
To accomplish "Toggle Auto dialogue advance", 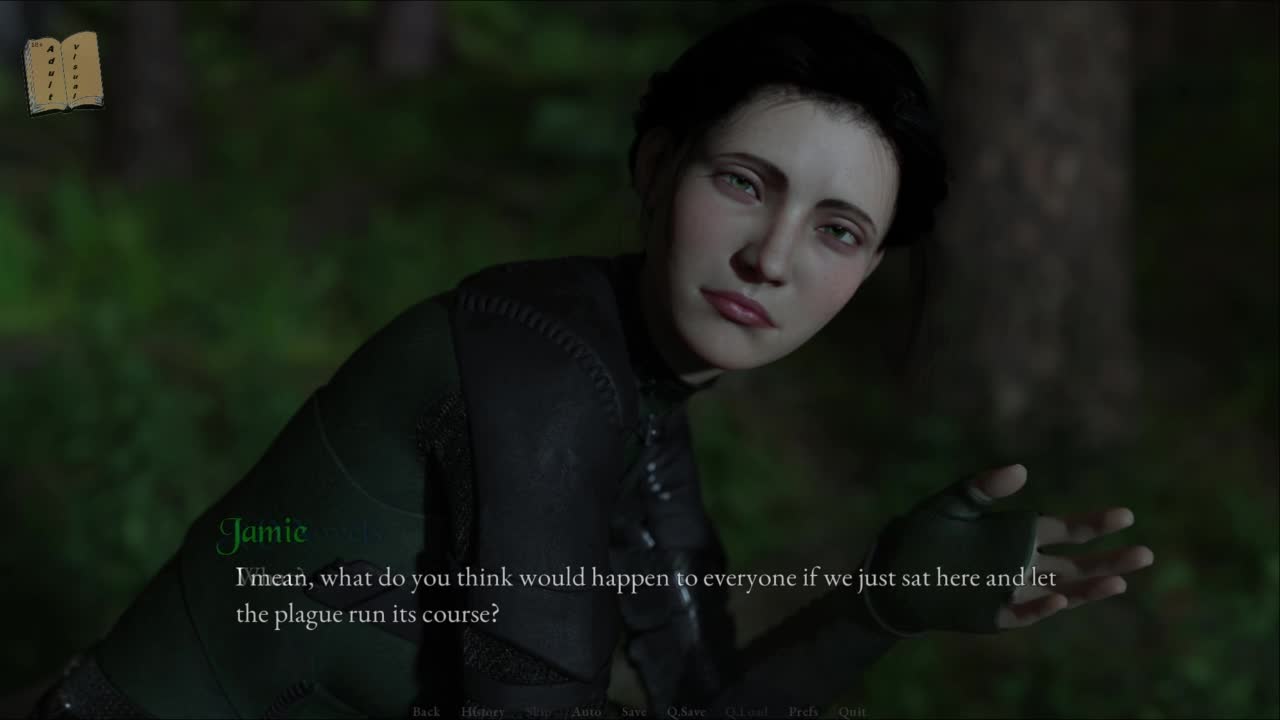I will 586,711.
